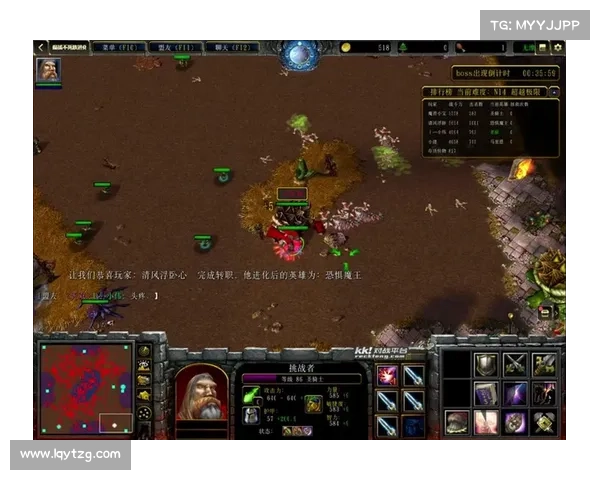Use the golden hammer ability
600x480 pixels.
544,422
